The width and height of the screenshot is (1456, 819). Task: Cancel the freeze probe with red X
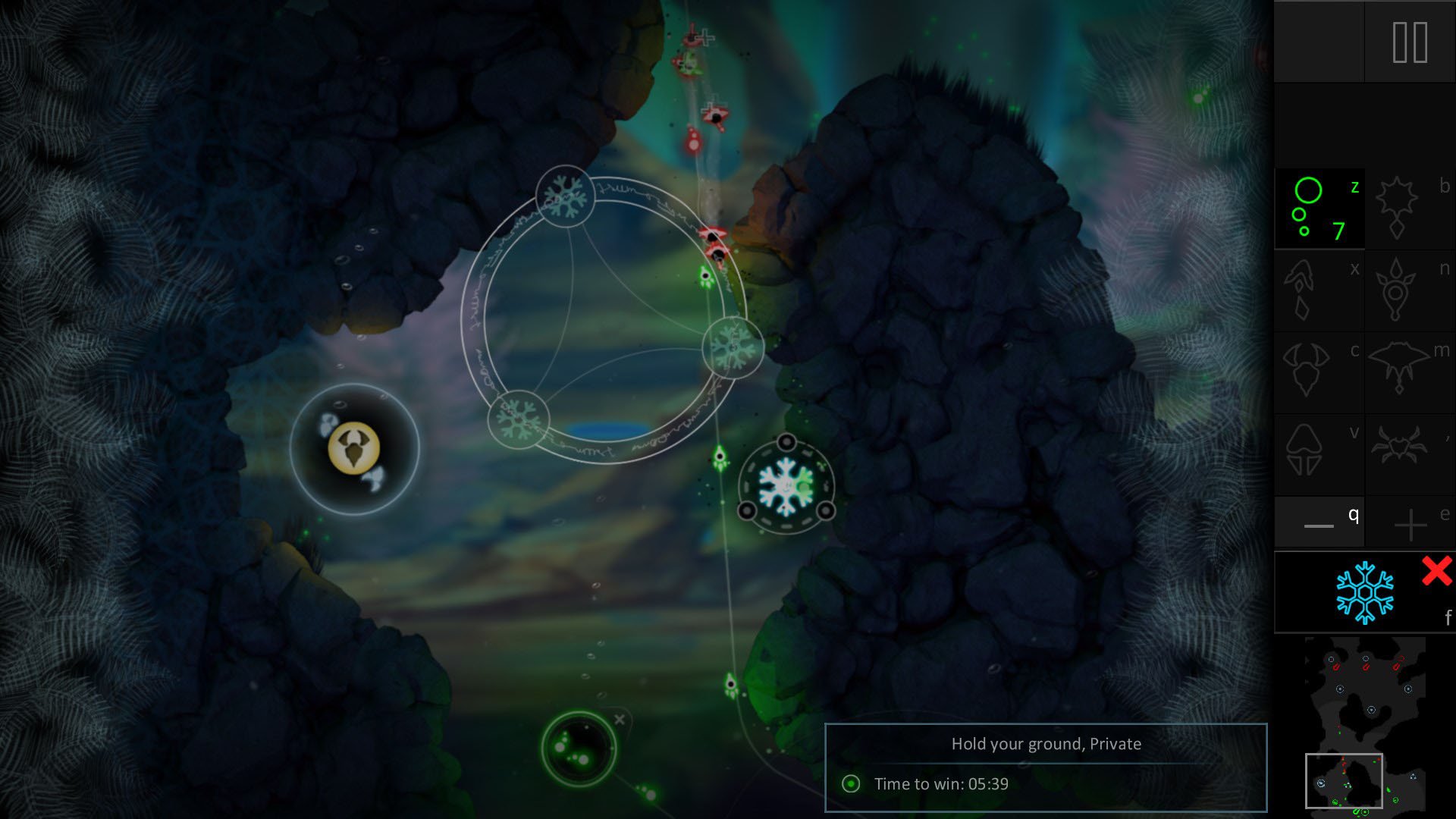tap(1436, 571)
